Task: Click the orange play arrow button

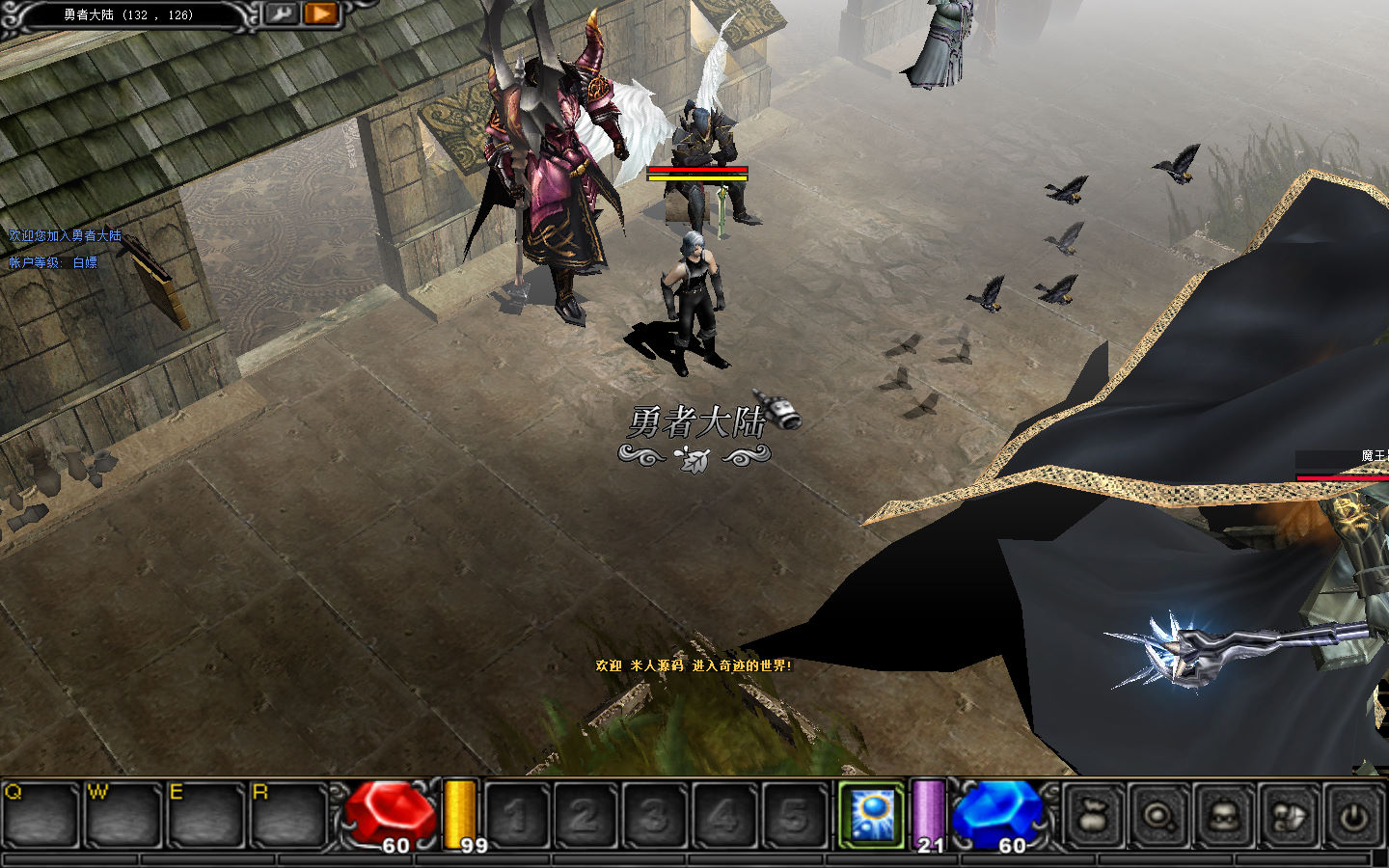Action: point(320,14)
